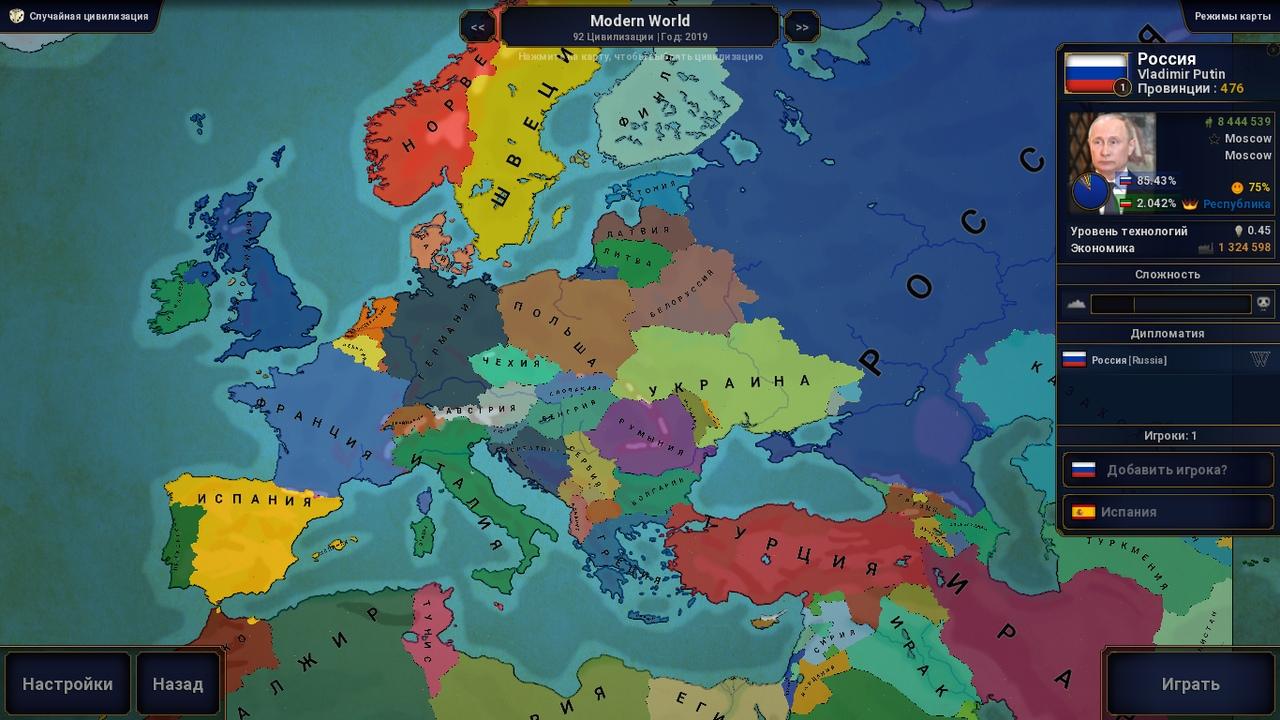Click the happiness smiley showing 75%
The height and width of the screenshot is (720, 1280).
tap(1236, 187)
